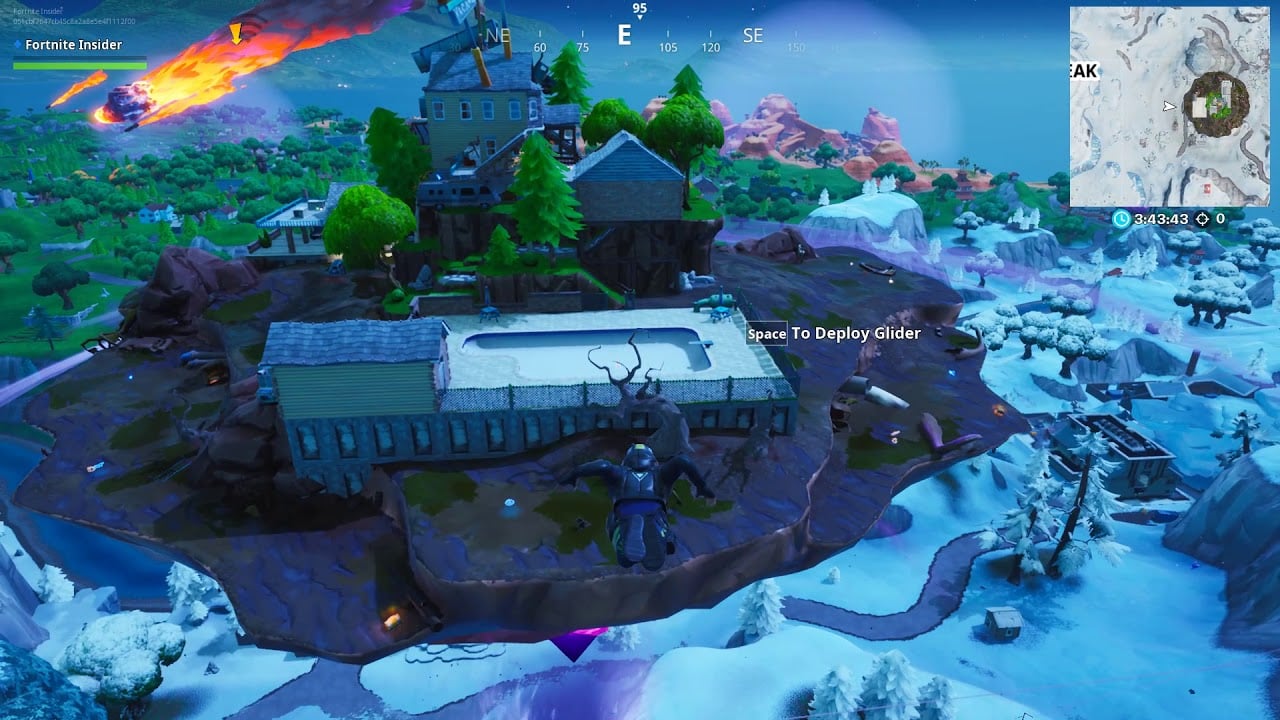Click the blue diamond beside Fortnite Insider
1280x720 pixels.
point(18,45)
